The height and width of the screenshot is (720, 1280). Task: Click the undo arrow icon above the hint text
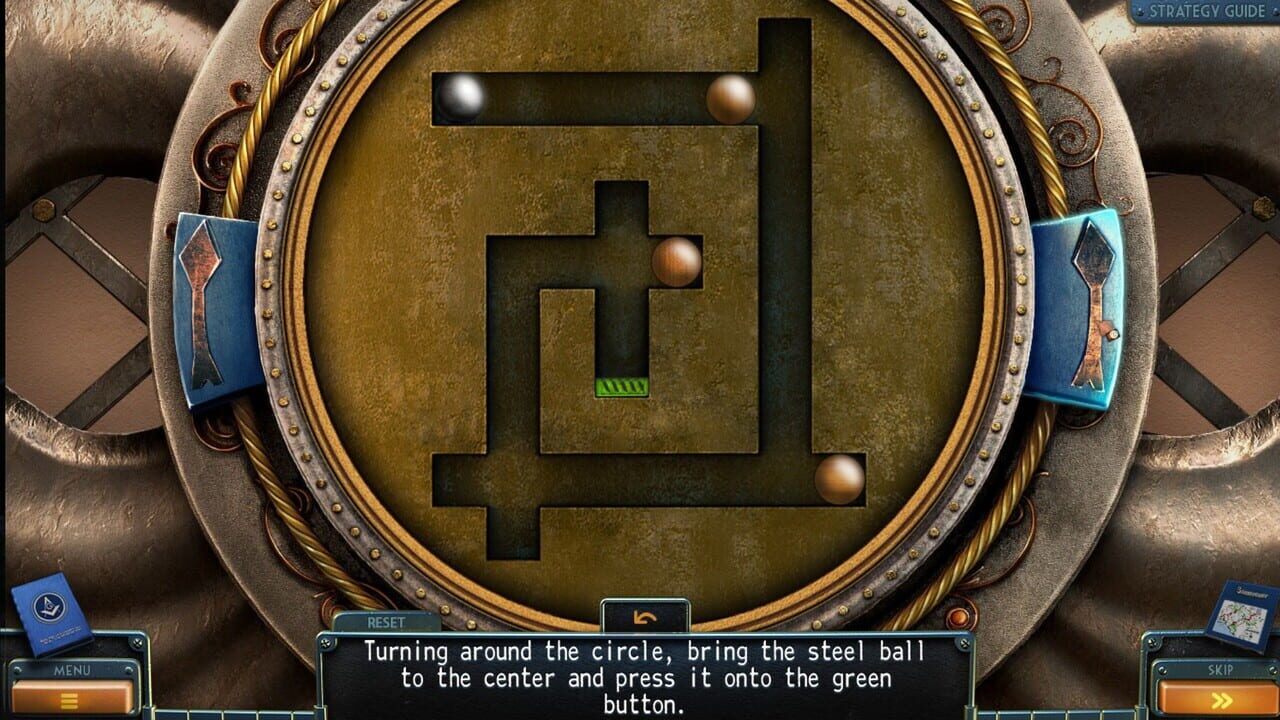coord(644,615)
